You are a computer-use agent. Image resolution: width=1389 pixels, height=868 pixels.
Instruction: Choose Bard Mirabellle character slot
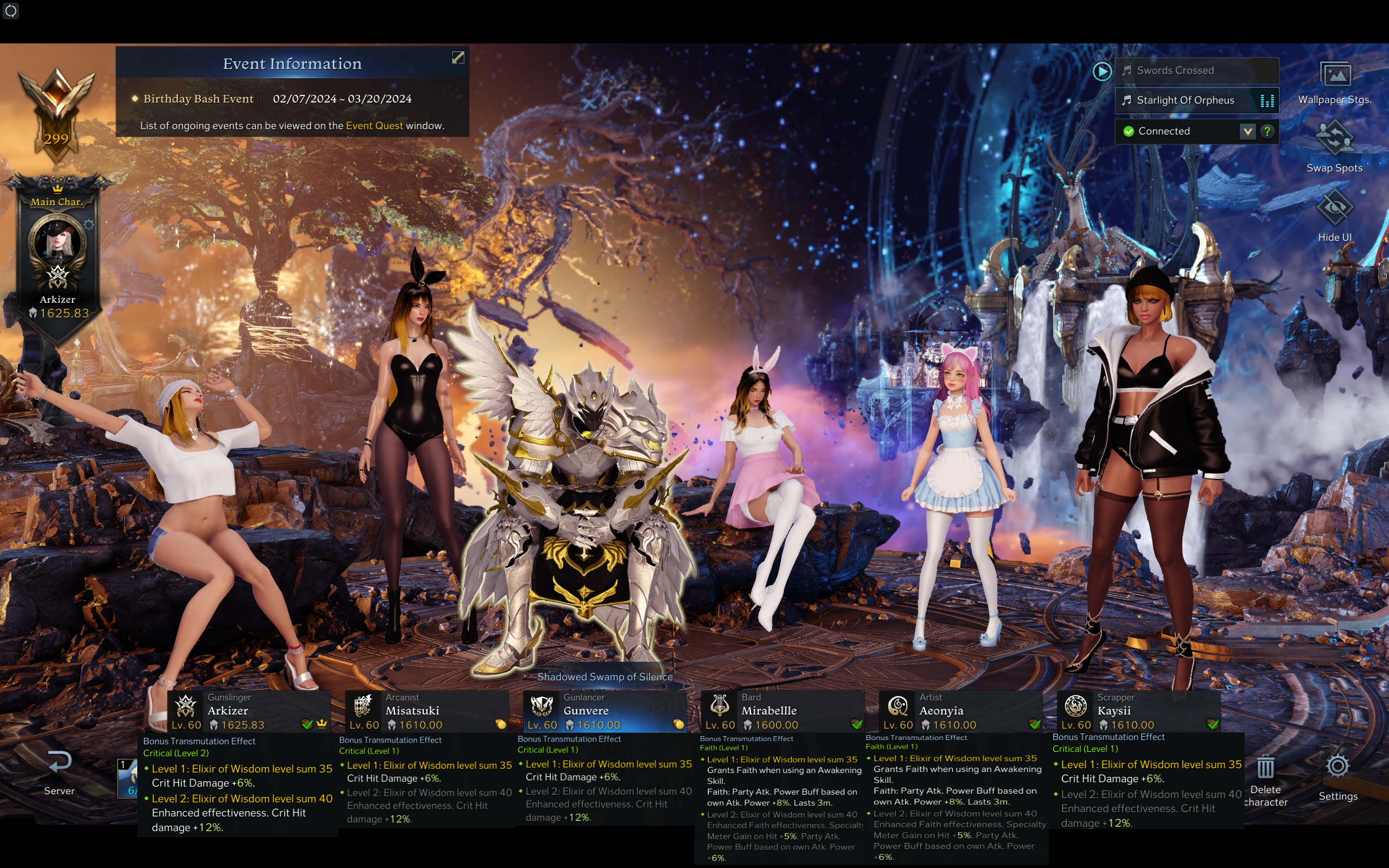[782, 711]
